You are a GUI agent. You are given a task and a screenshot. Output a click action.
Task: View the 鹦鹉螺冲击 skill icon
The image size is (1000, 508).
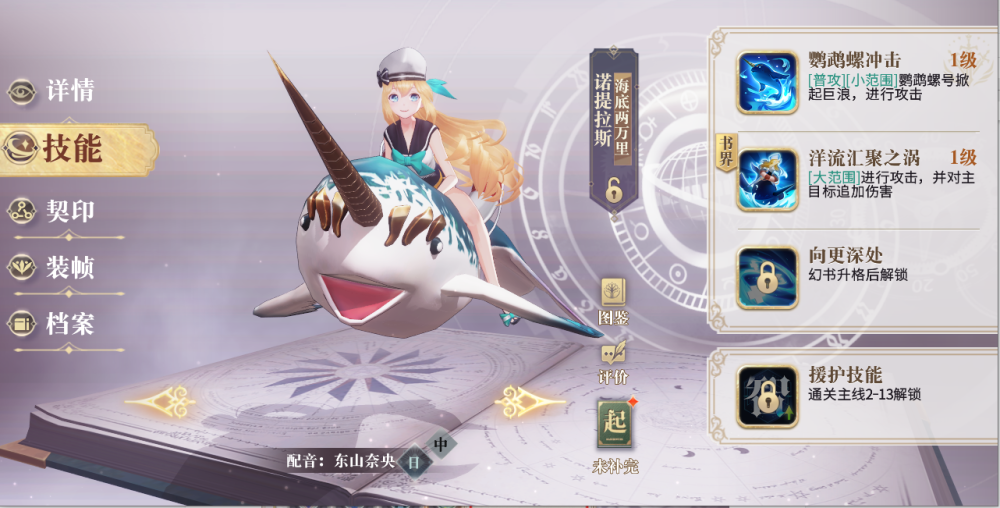[767, 82]
